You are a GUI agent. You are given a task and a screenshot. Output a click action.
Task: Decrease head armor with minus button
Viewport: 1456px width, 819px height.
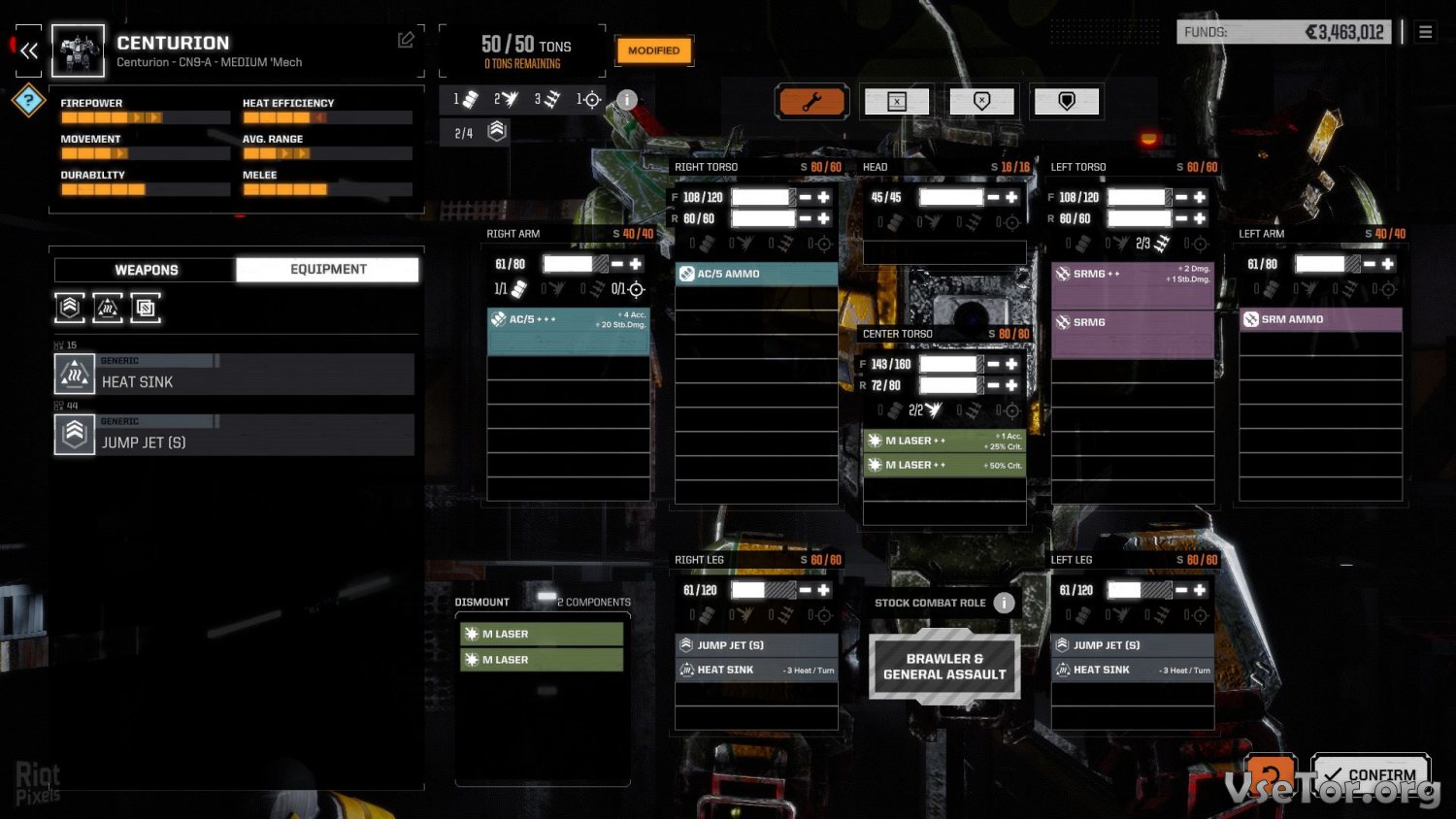[993, 197]
